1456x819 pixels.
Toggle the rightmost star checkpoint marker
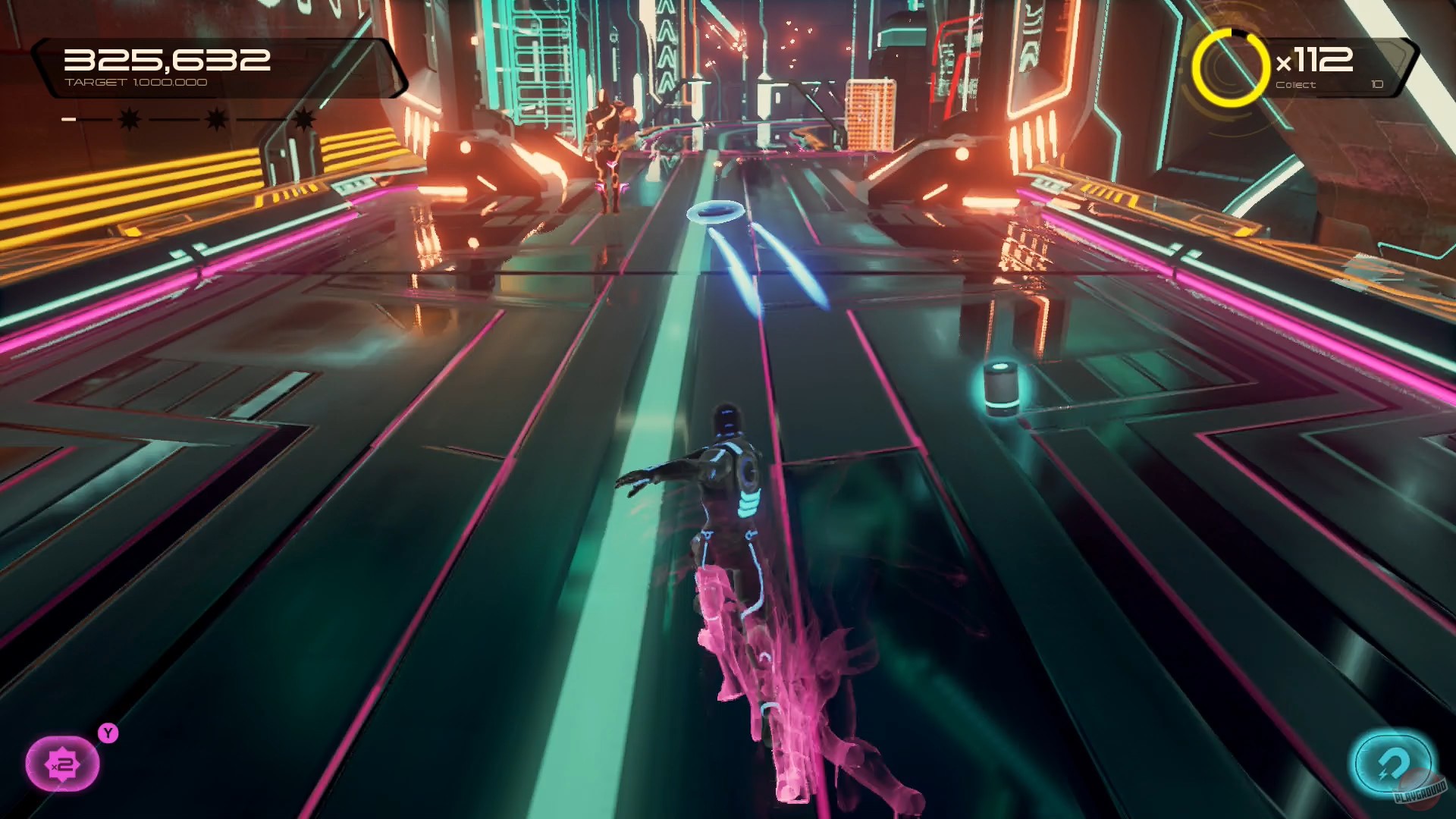click(303, 118)
